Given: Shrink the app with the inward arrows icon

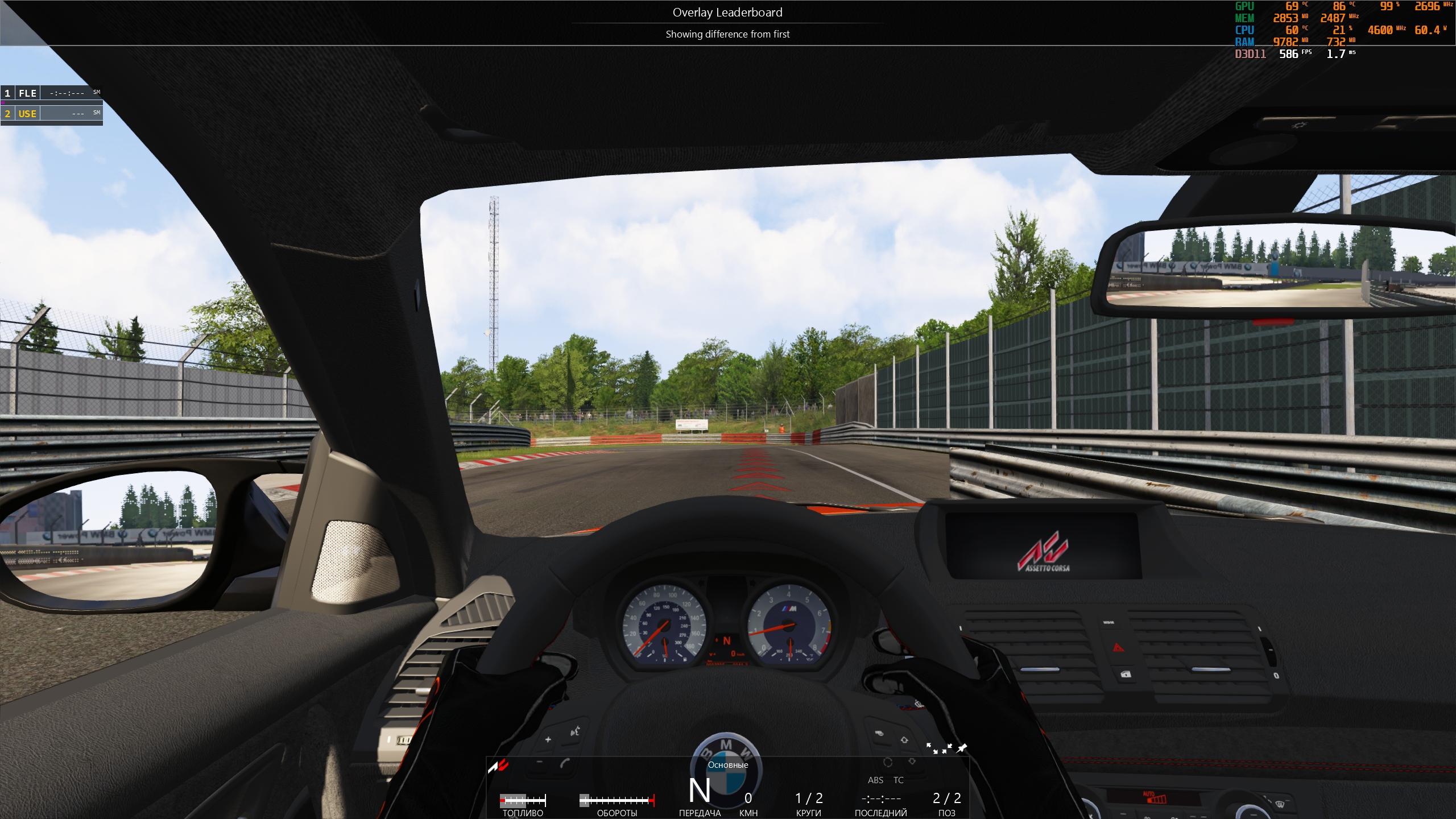Looking at the screenshot, I should pyautogui.click(x=947, y=748).
